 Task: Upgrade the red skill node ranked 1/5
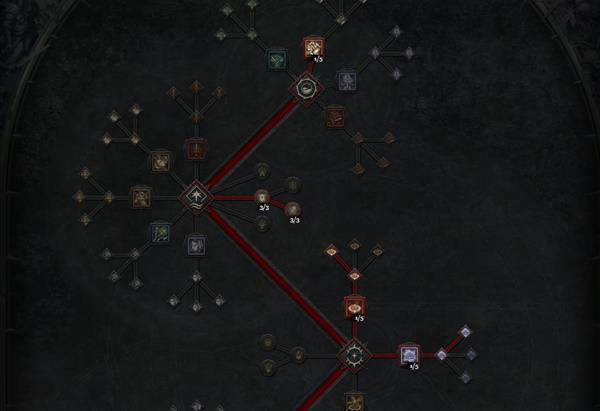point(353,306)
